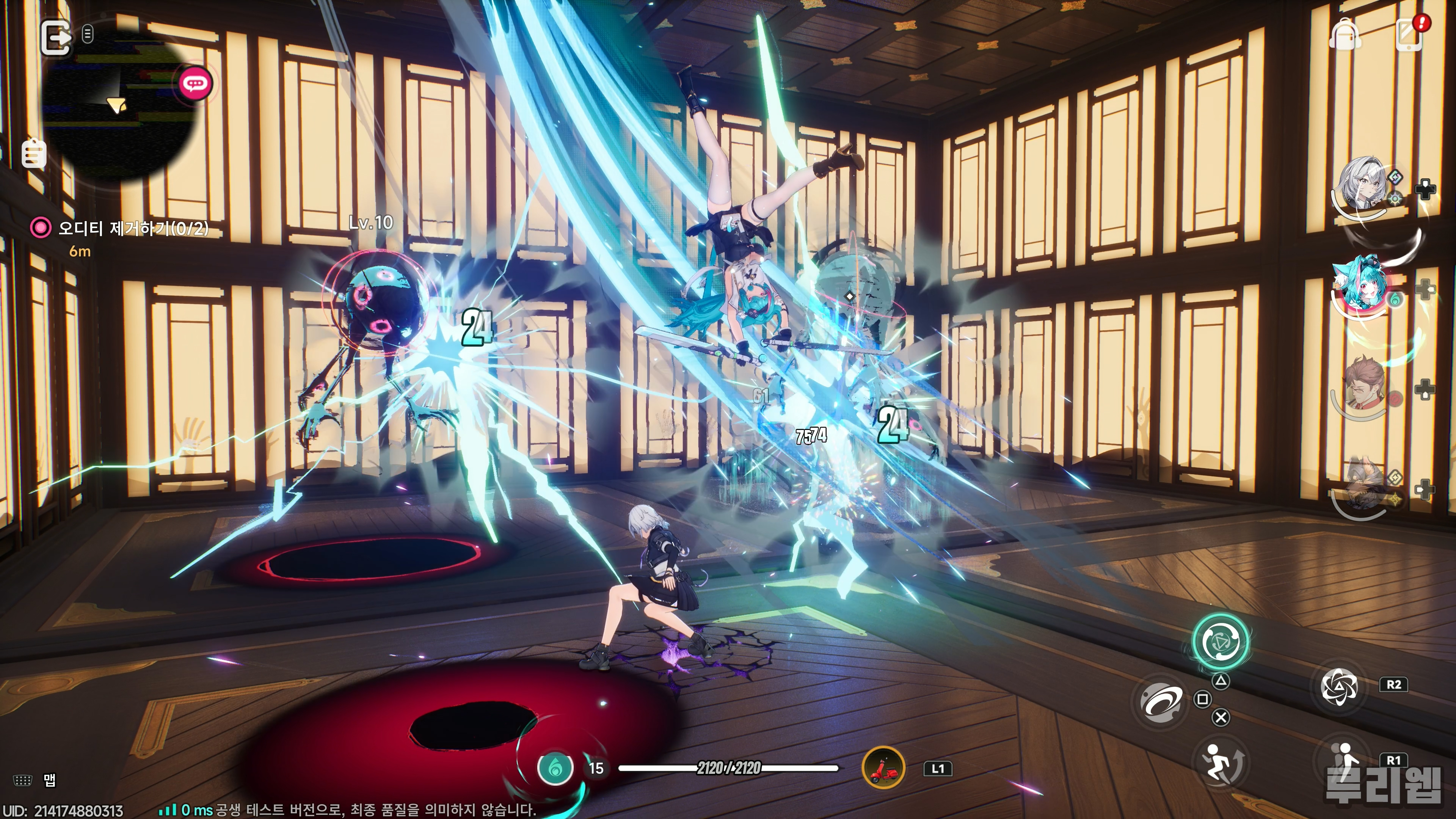Select the 오디티 제거하기 objective tracker
The width and height of the screenshot is (1456, 819).
tap(133, 228)
